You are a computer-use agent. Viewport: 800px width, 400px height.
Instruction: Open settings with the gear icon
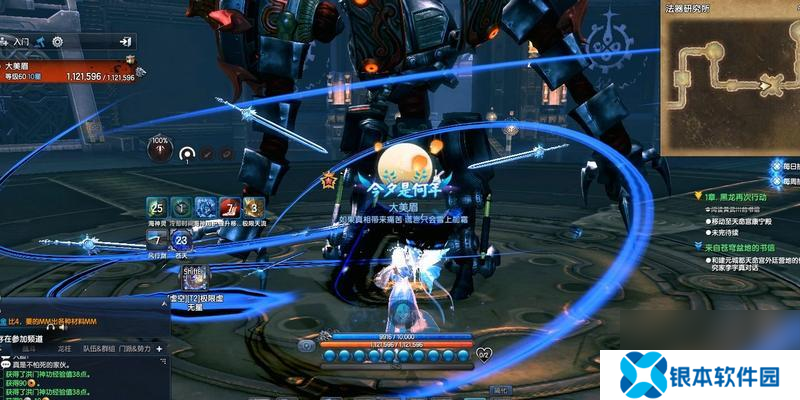click(57, 42)
